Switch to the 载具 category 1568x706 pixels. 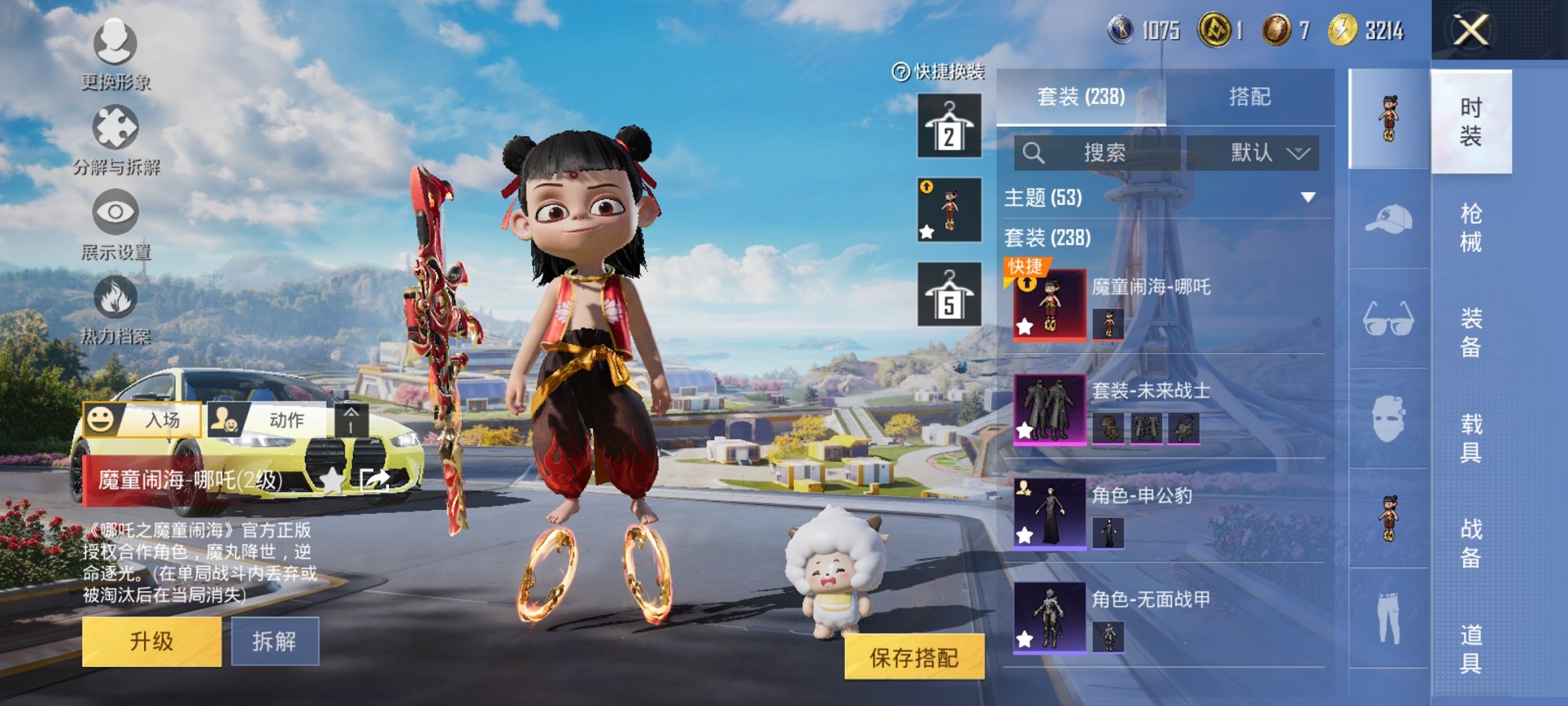[1470, 438]
